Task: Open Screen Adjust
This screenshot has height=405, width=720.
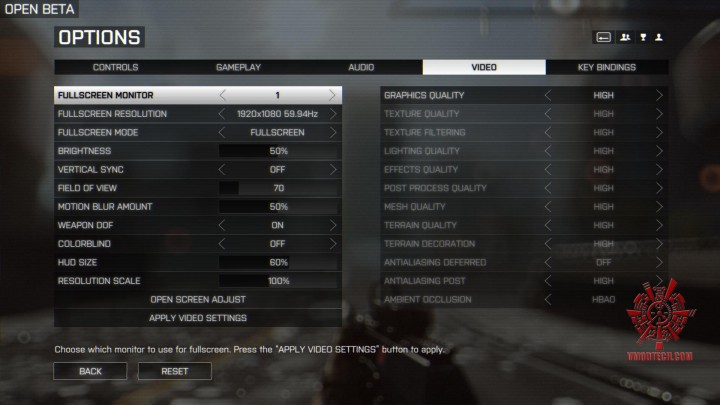Action: [197, 299]
